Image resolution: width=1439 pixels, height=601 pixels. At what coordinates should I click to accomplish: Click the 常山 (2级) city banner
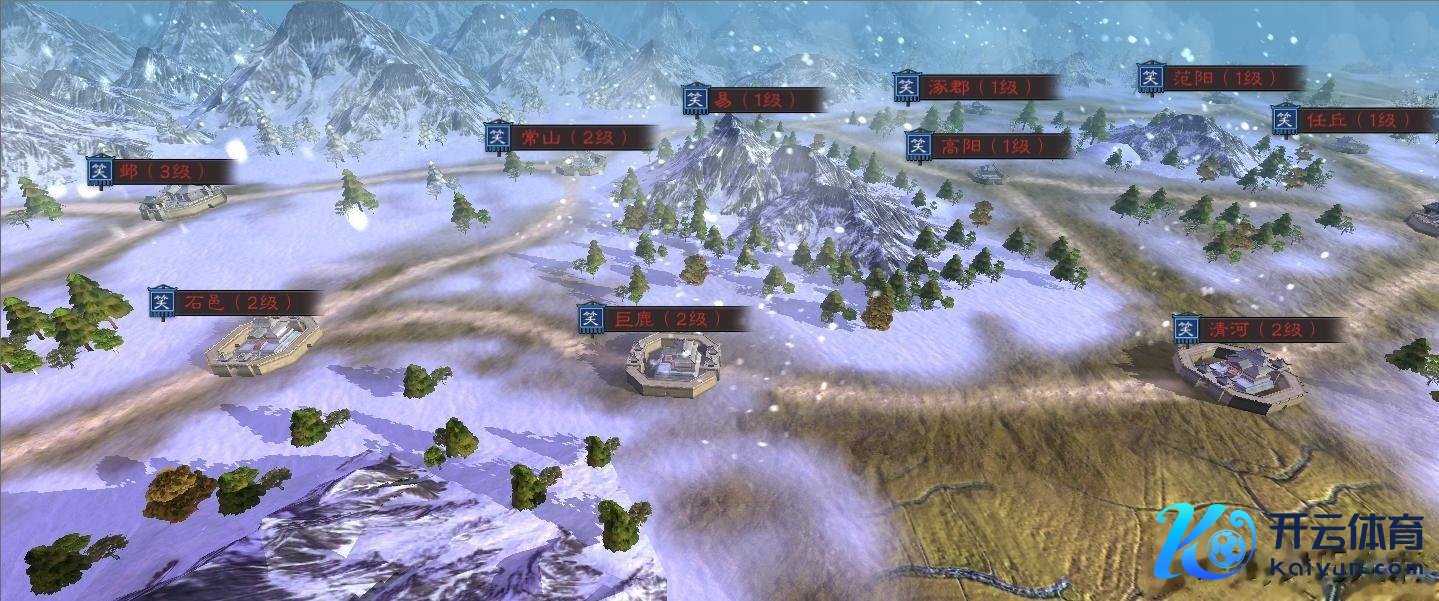coord(570,137)
